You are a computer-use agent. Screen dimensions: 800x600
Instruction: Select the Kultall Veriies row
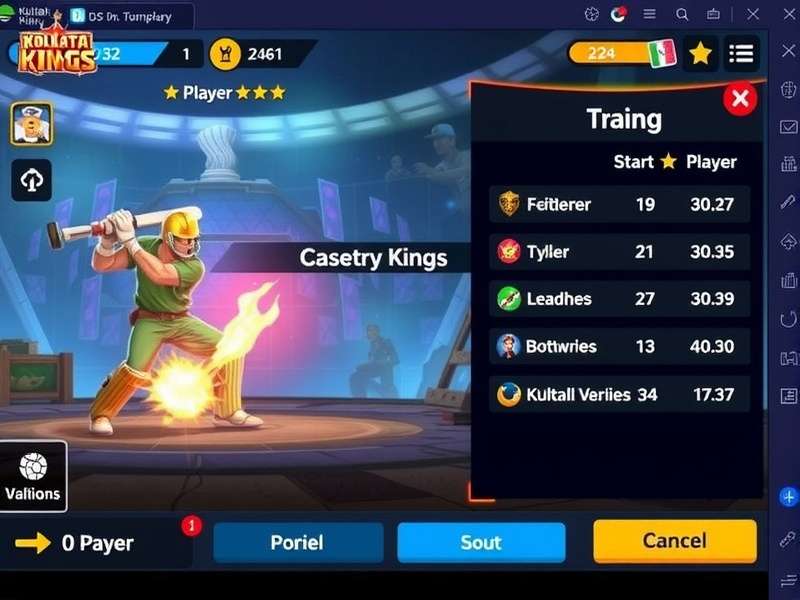click(619, 394)
